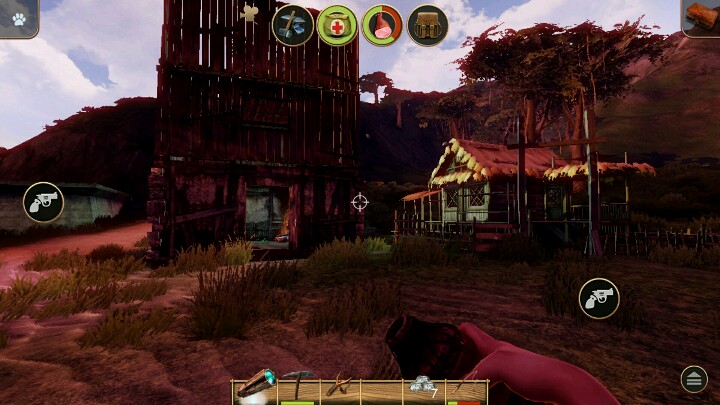This screenshot has width=720, height=405.
Task: Open the leather backpack inventory
Action: 427,25
